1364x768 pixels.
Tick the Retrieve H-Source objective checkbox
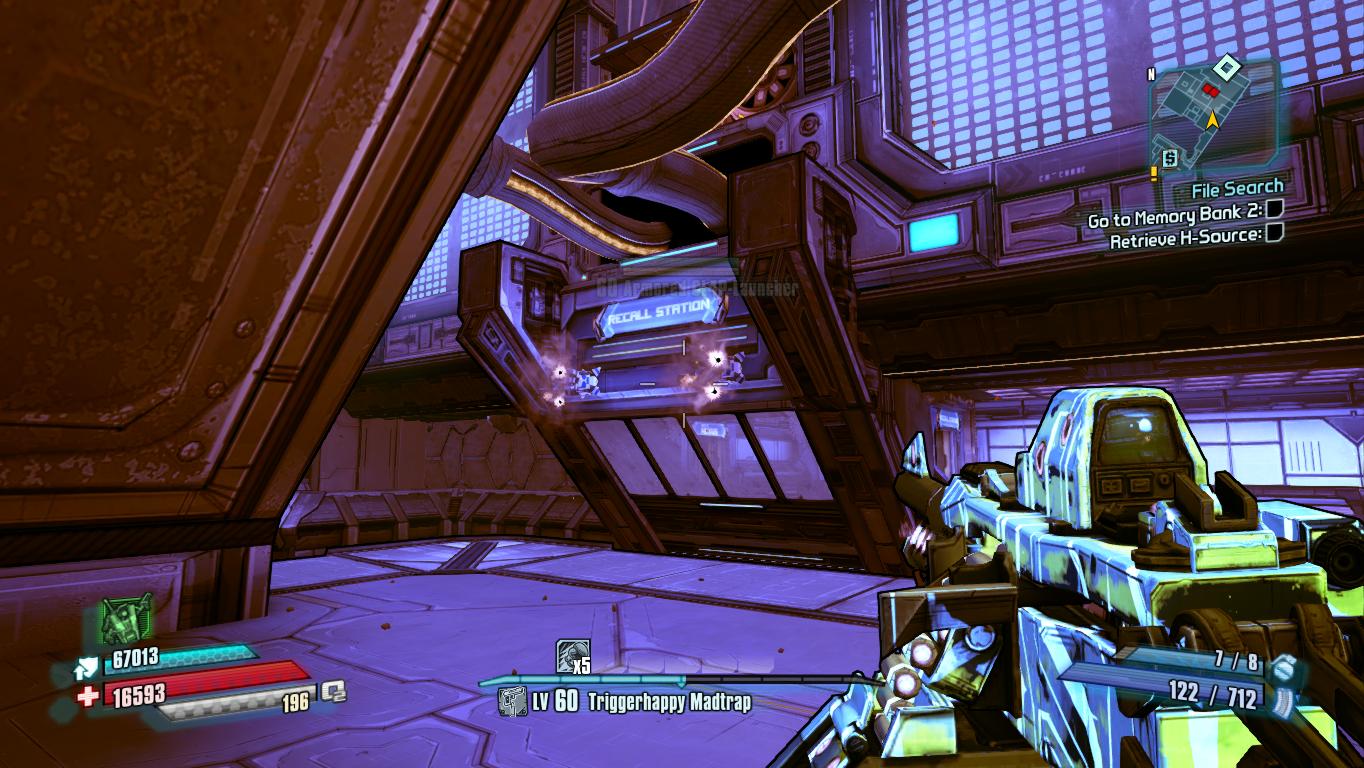(1274, 234)
